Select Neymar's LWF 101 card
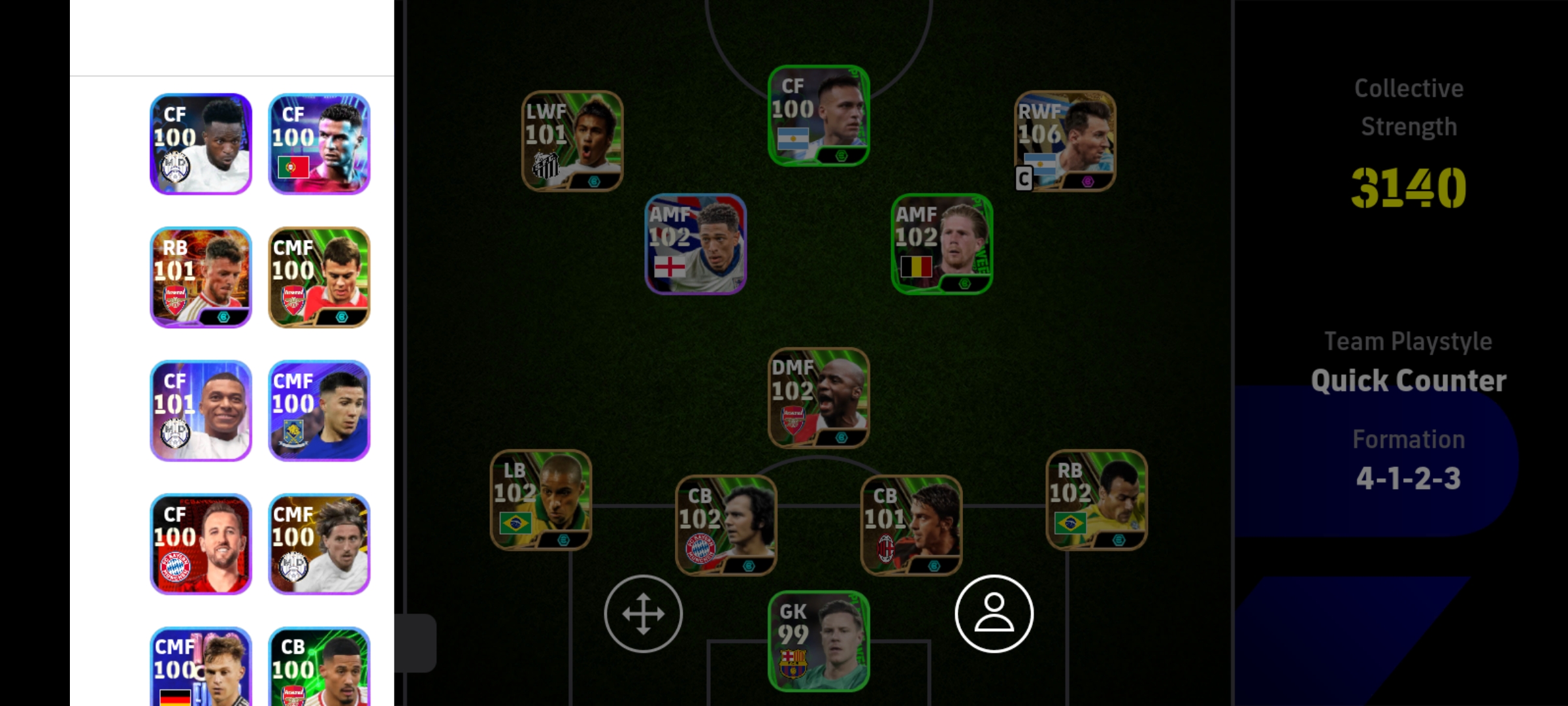Image resolution: width=1568 pixels, height=706 pixels. [x=572, y=141]
